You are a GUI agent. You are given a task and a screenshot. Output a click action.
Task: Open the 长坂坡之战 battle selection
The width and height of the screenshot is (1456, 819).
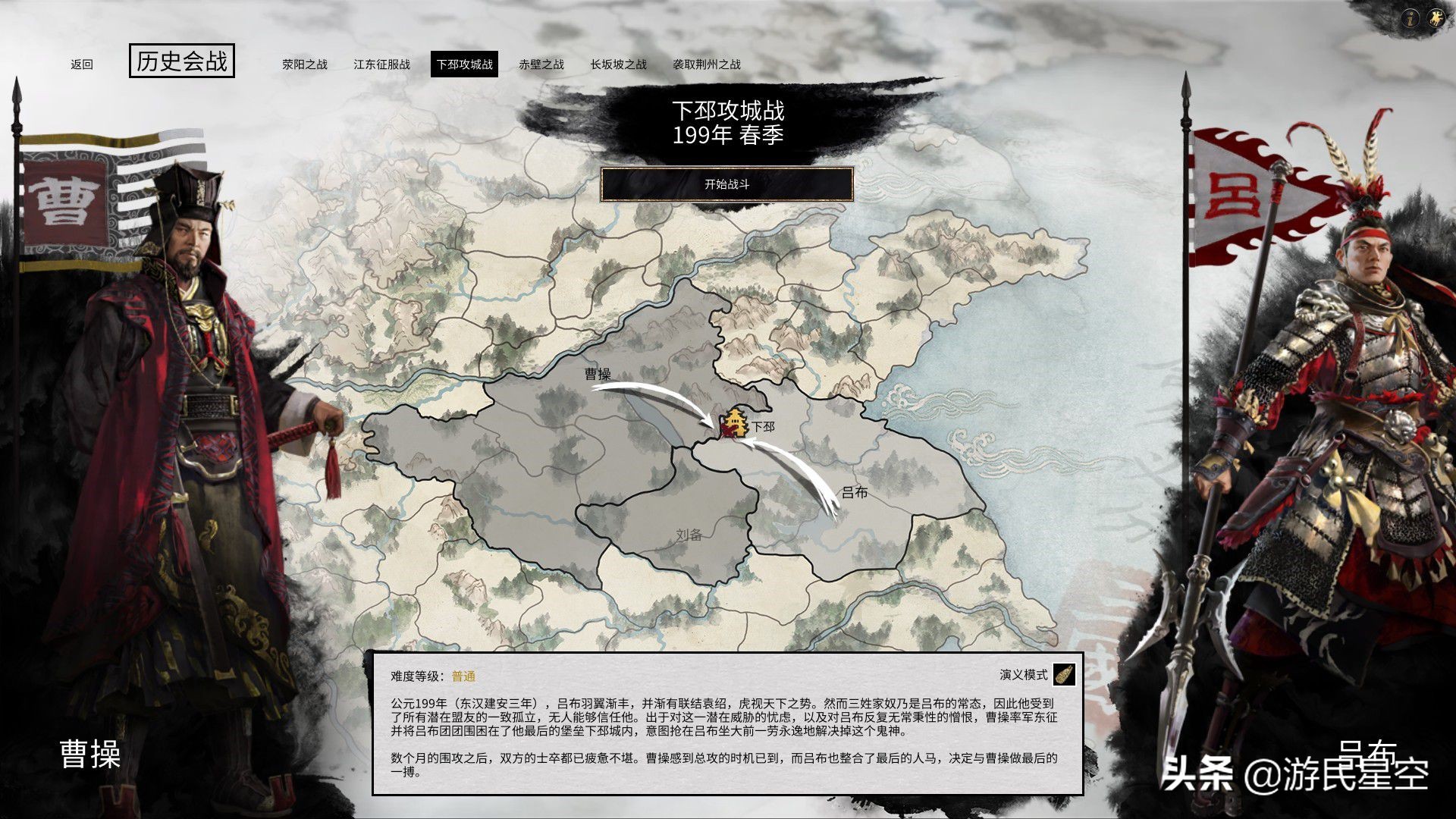[617, 66]
